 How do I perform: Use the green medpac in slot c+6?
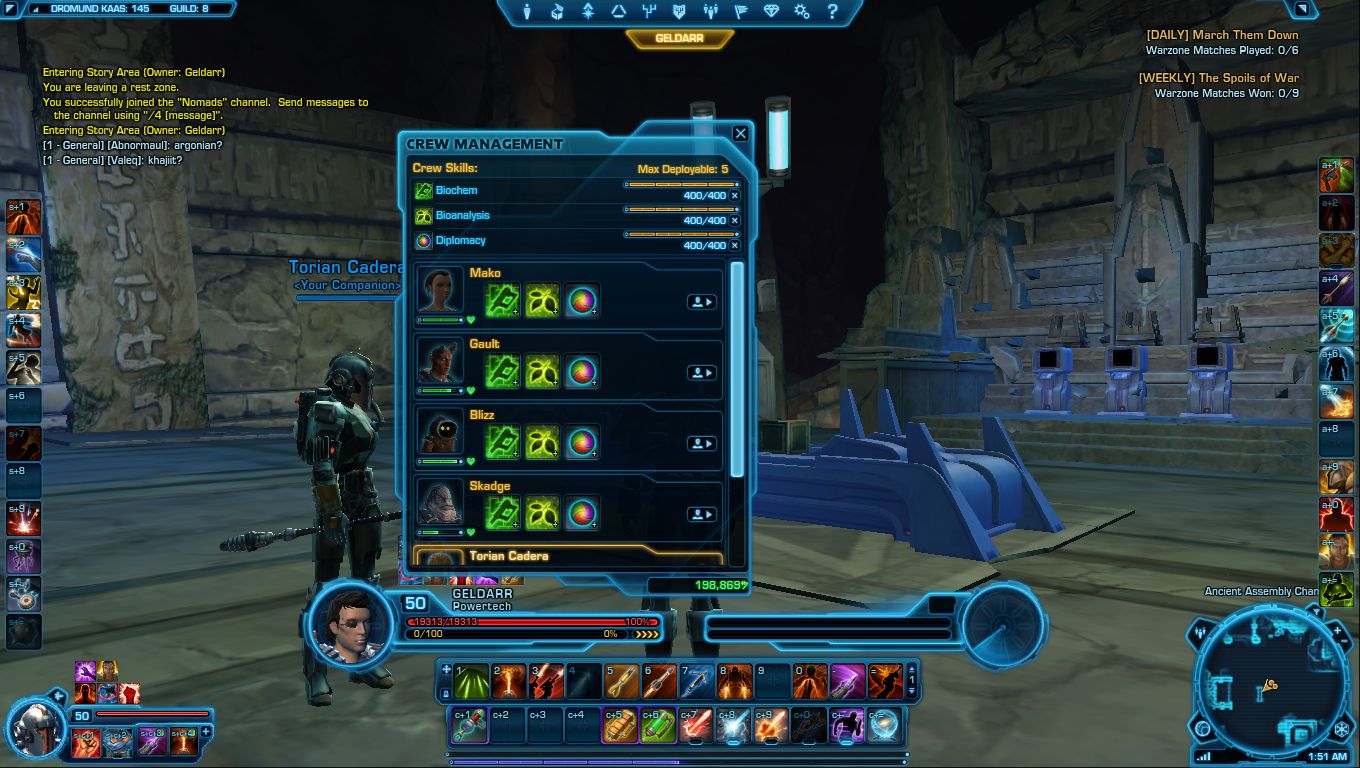pyautogui.click(x=658, y=726)
